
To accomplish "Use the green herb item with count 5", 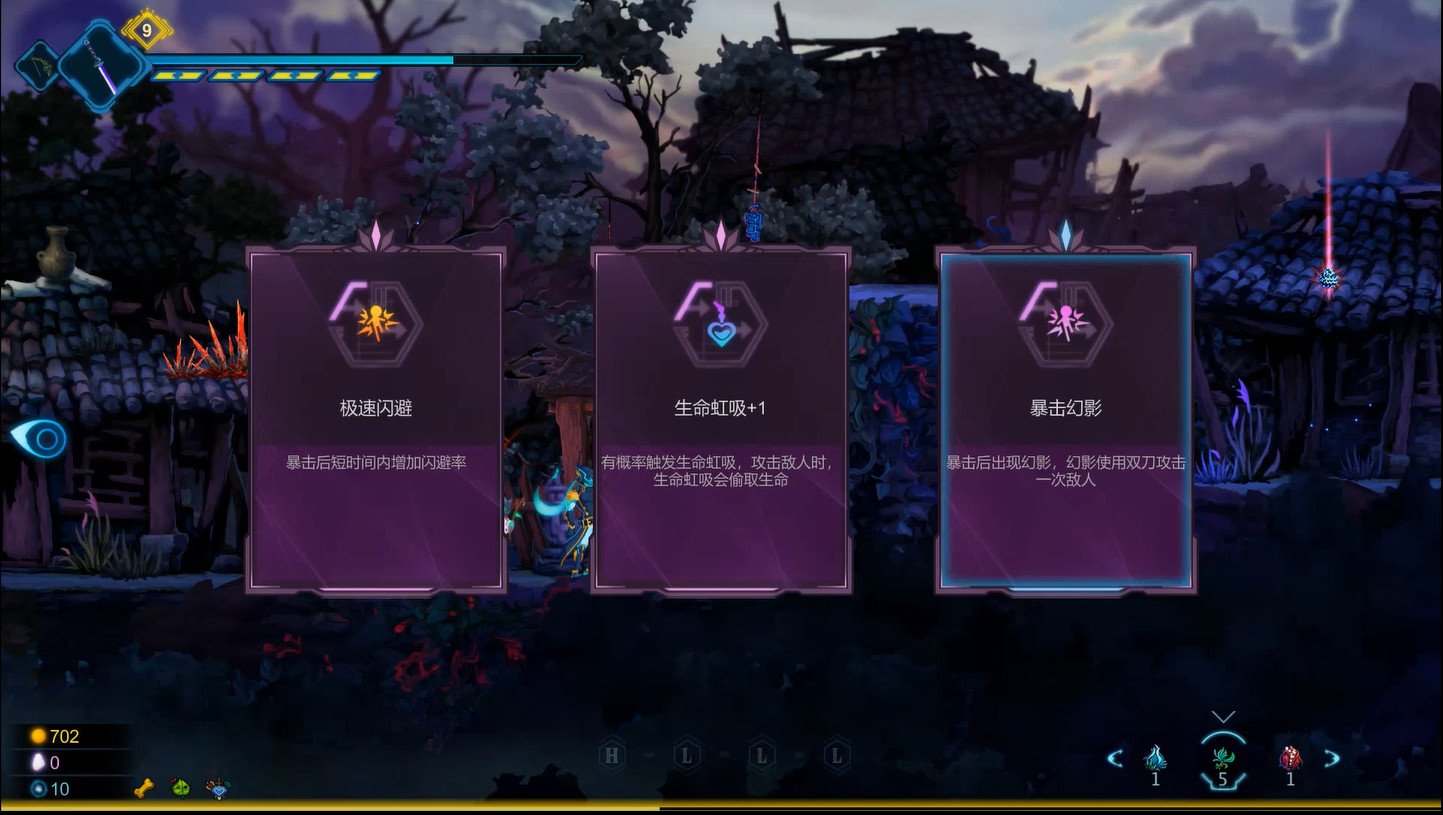I will coord(1222,758).
